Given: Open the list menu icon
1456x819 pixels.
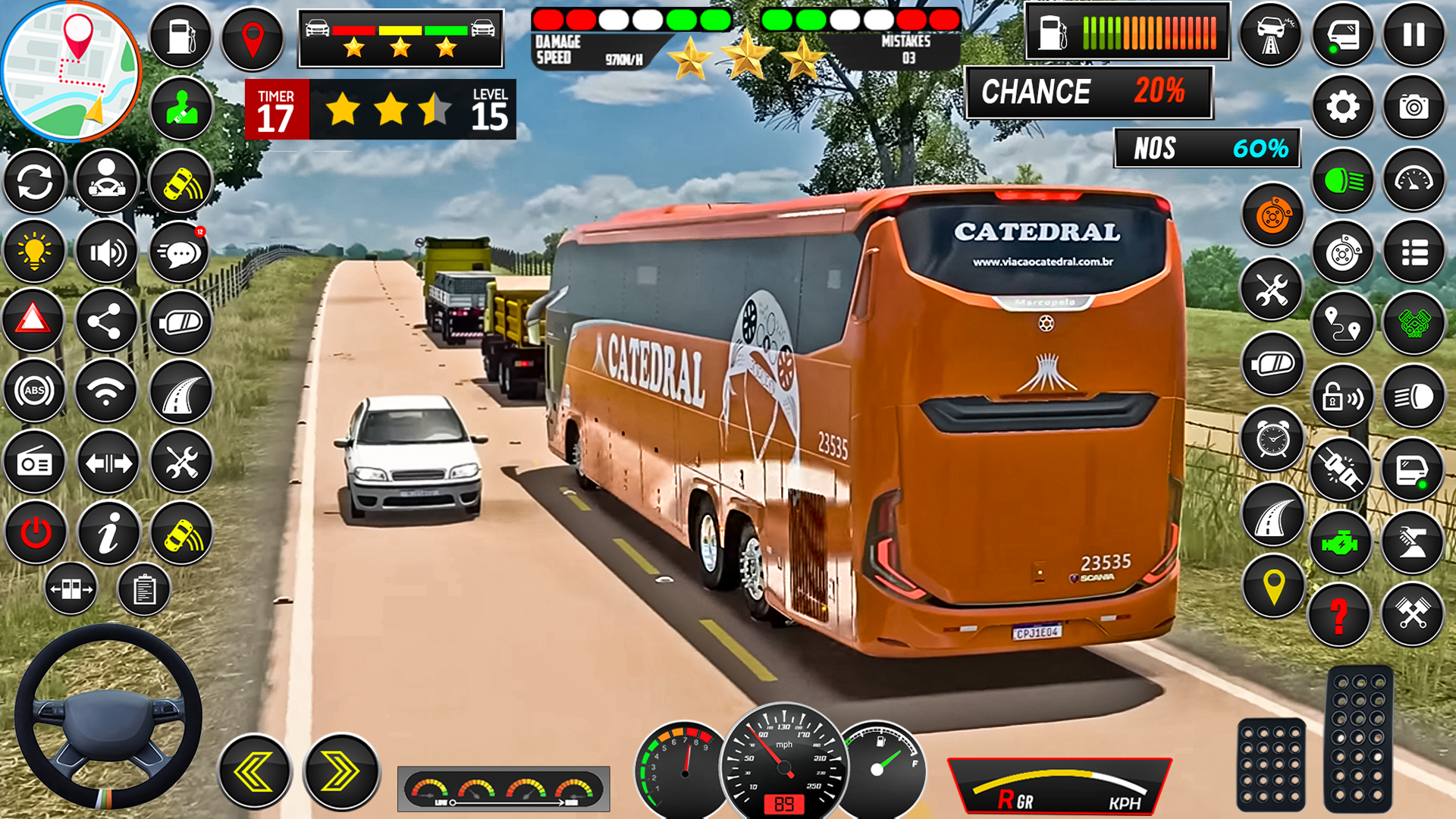Looking at the screenshot, I should point(1415,253).
